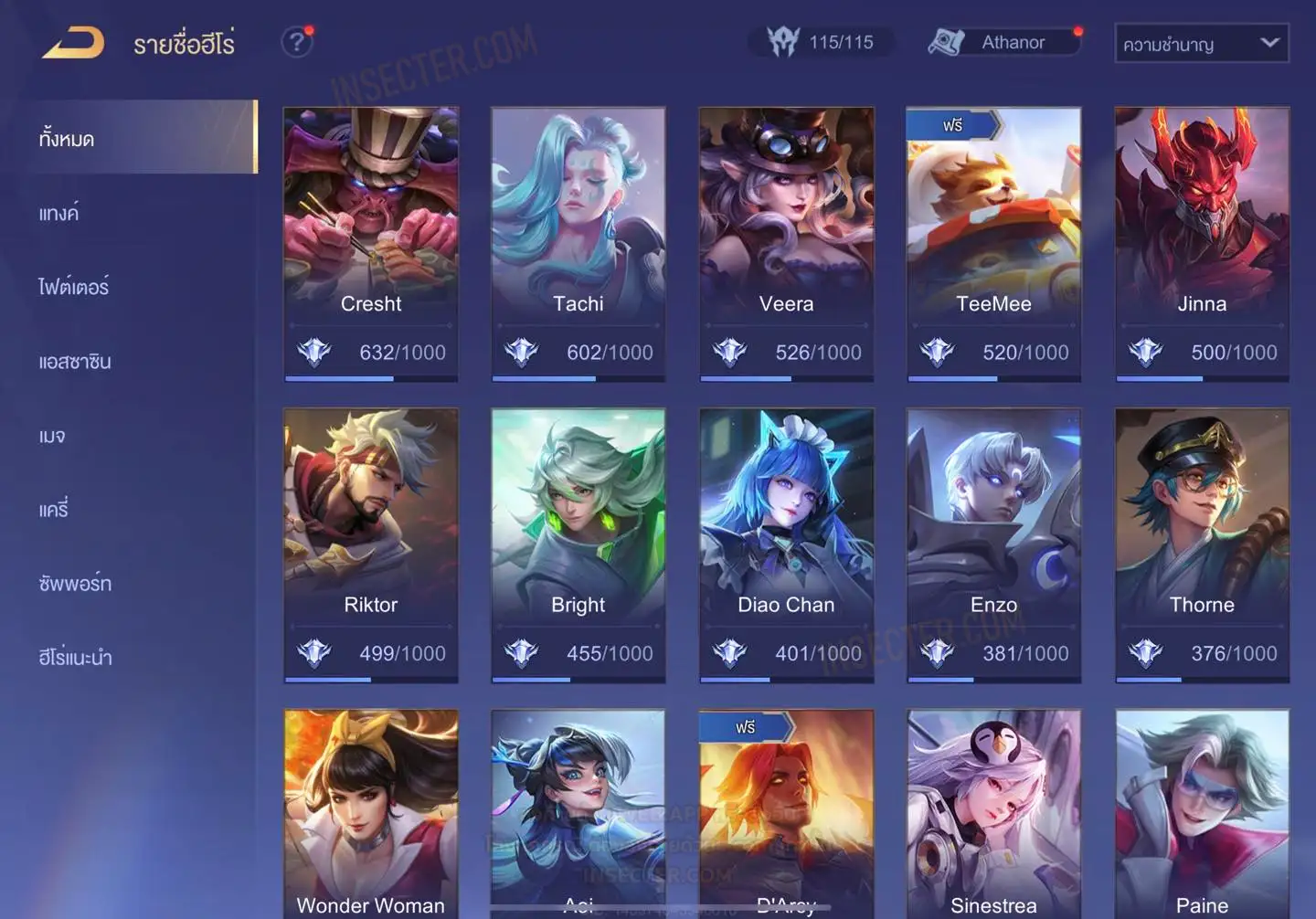This screenshot has width=1316, height=919.
Task: Choose the แครี่ category
Action: pyautogui.click(x=54, y=510)
